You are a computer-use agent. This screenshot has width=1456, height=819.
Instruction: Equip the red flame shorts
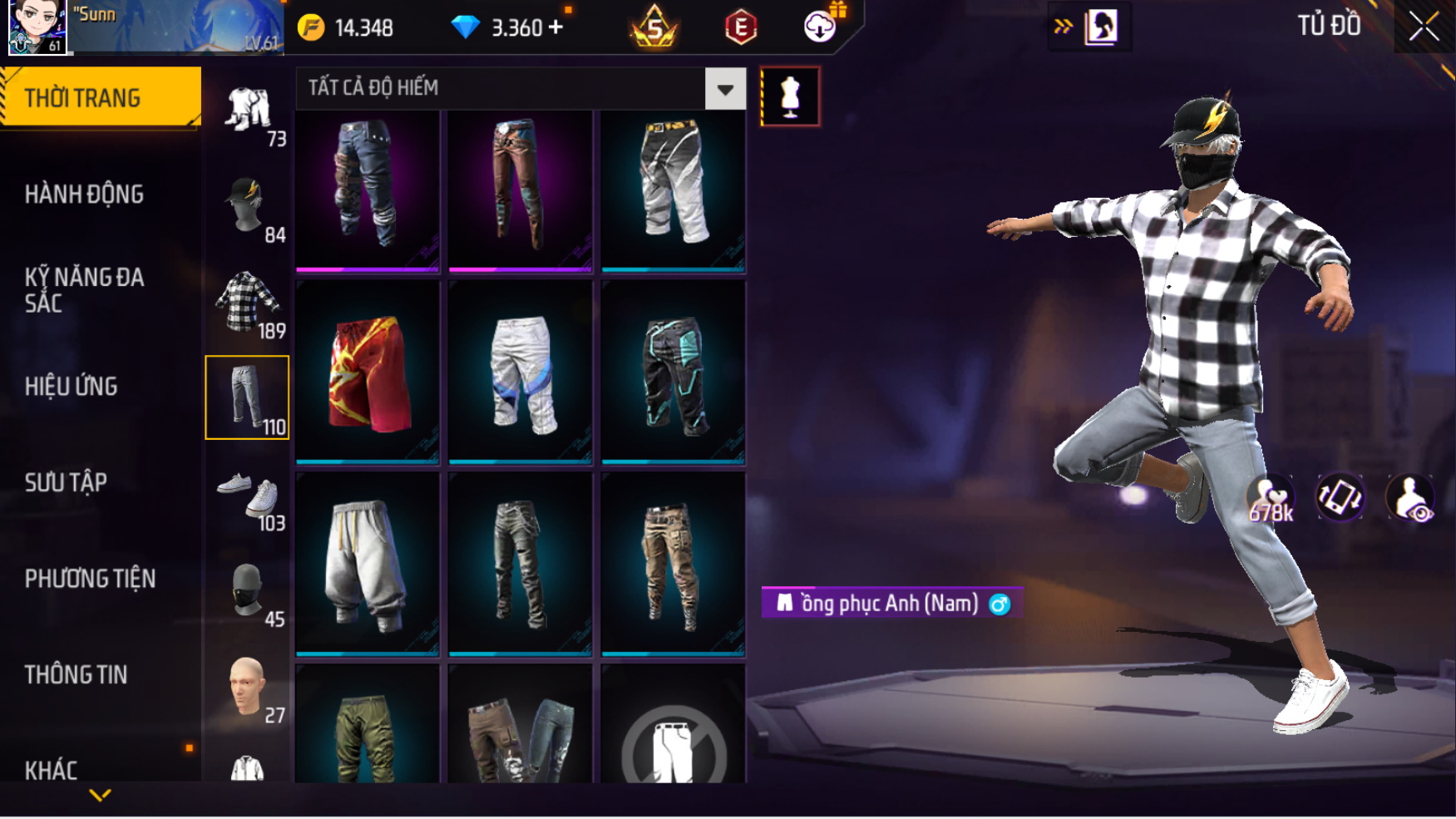[x=368, y=372]
